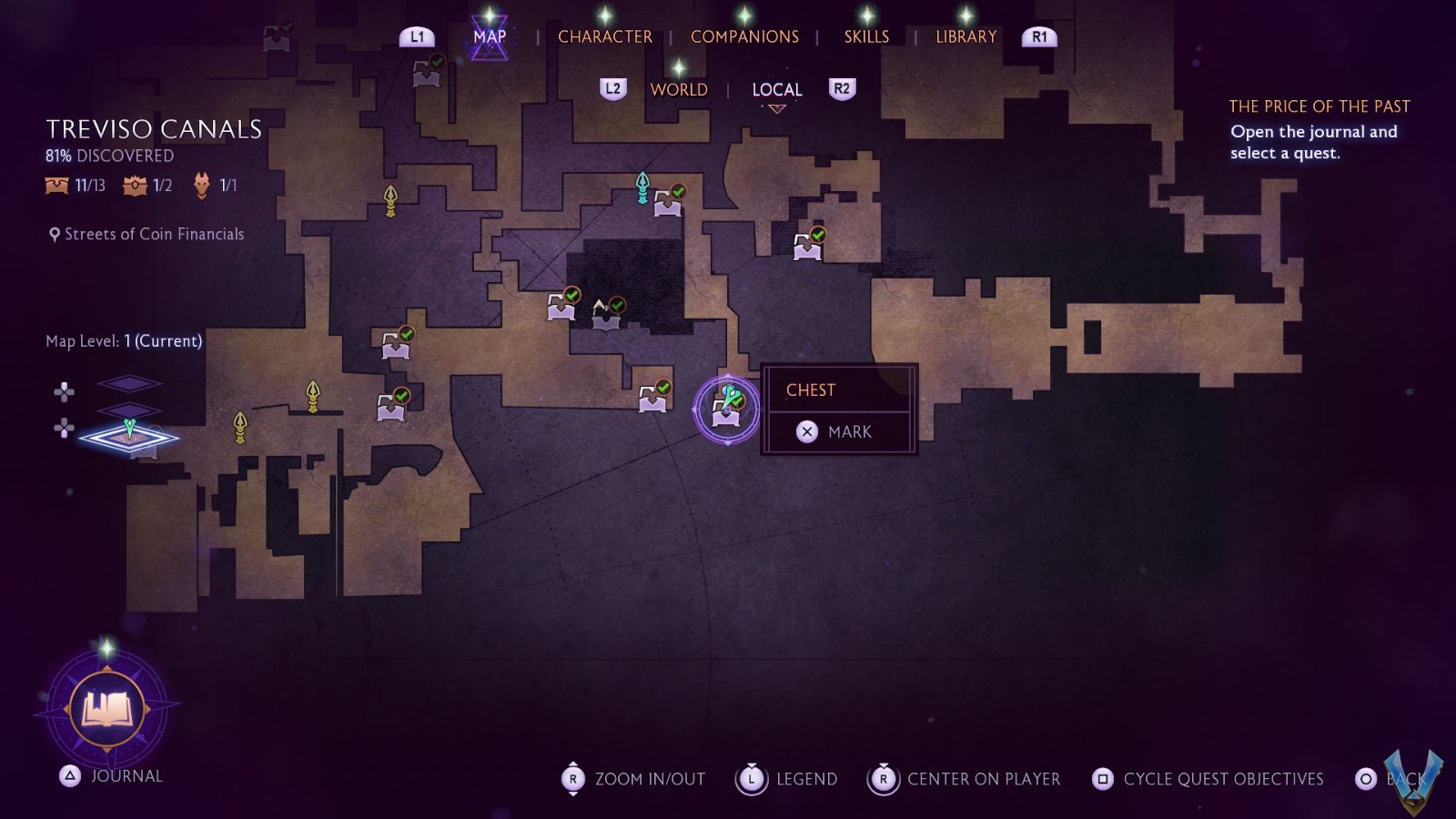Switch to the World map view

tap(678, 89)
